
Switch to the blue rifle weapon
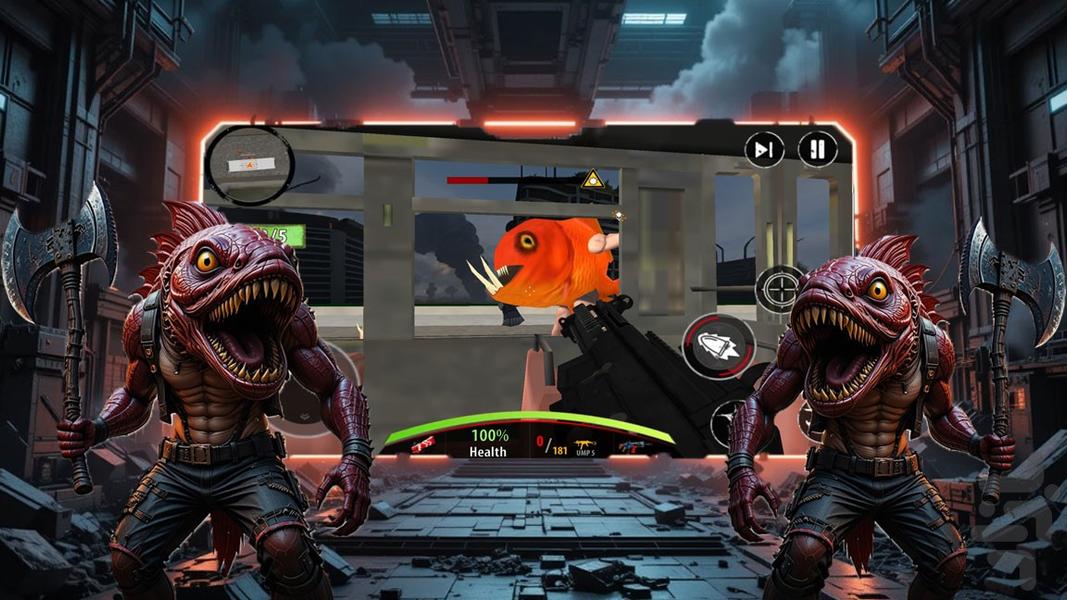click(x=632, y=446)
